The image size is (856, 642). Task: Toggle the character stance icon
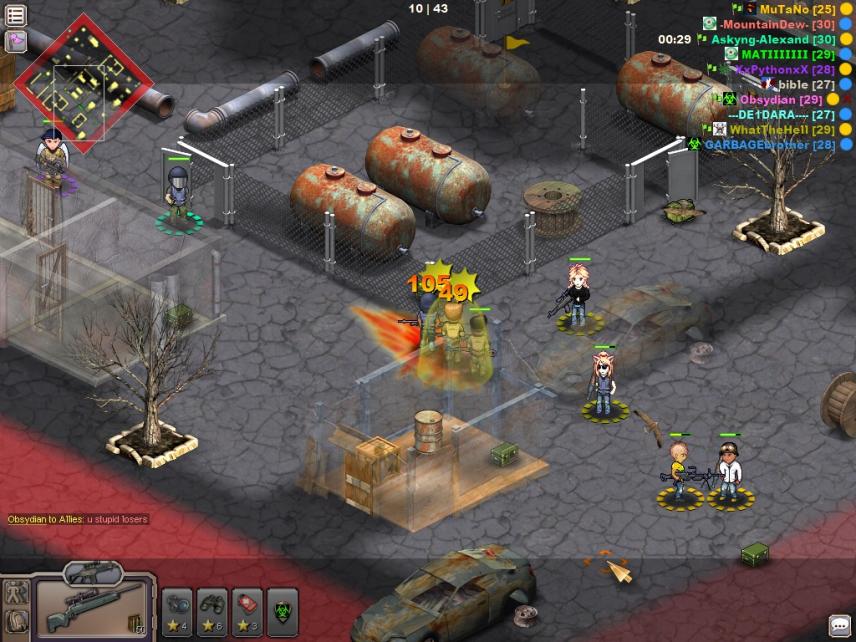[x=15, y=592]
